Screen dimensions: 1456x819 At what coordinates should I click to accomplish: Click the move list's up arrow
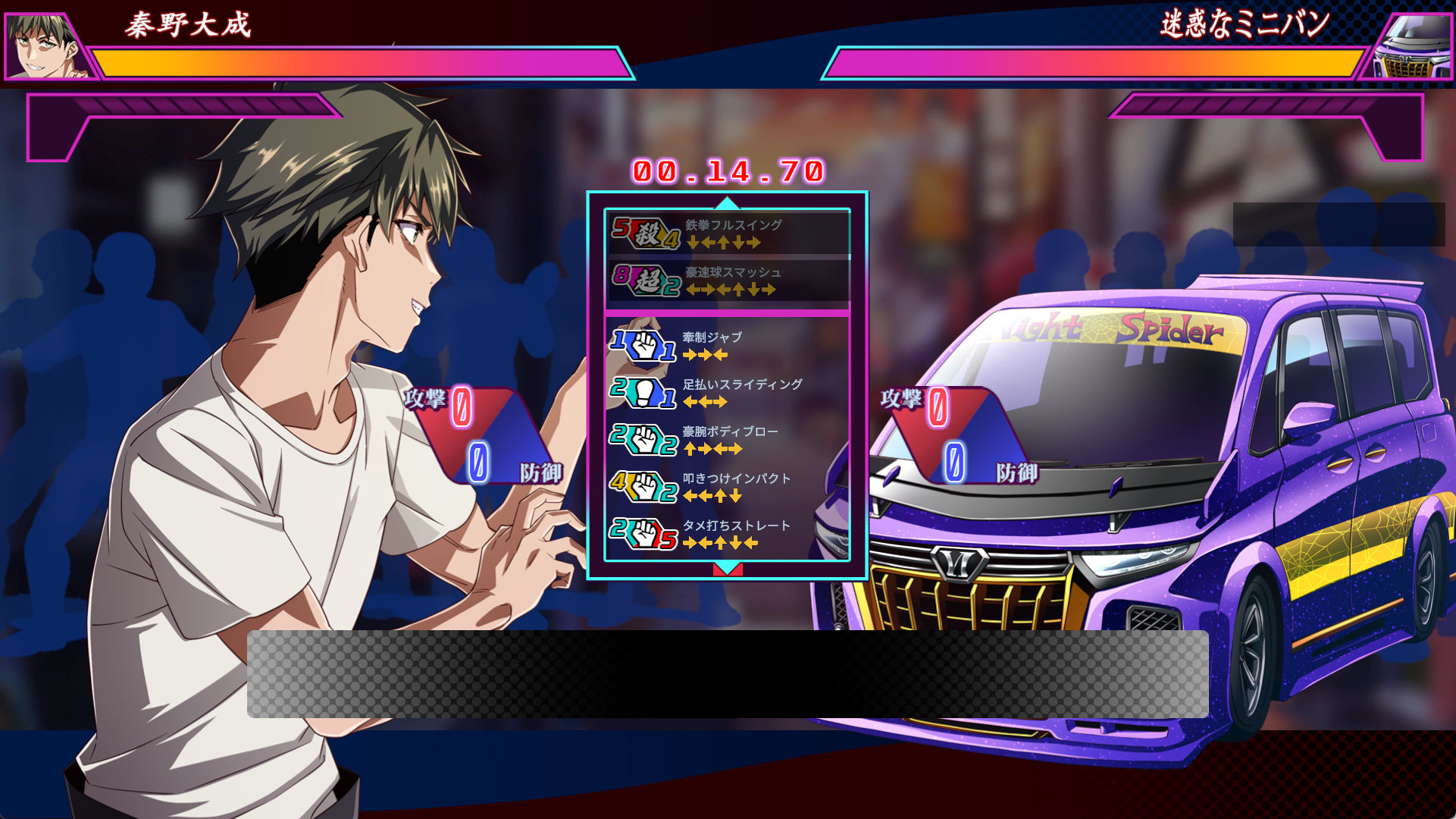[x=727, y=202]
